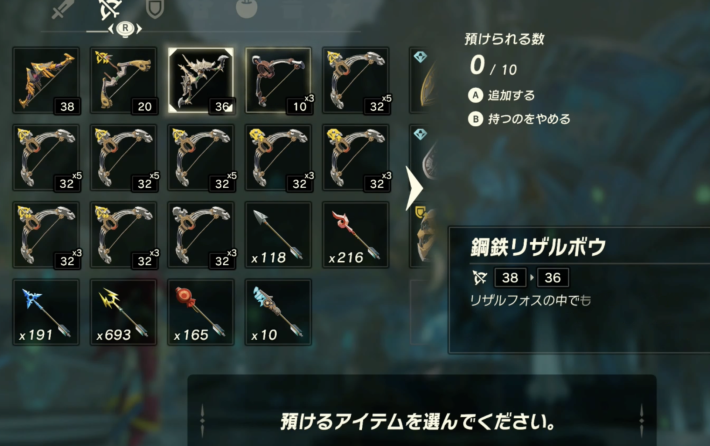Pick the multishot bow with 10 attack
The width and height of the screenshot is (710, 446).
[279, 80]
